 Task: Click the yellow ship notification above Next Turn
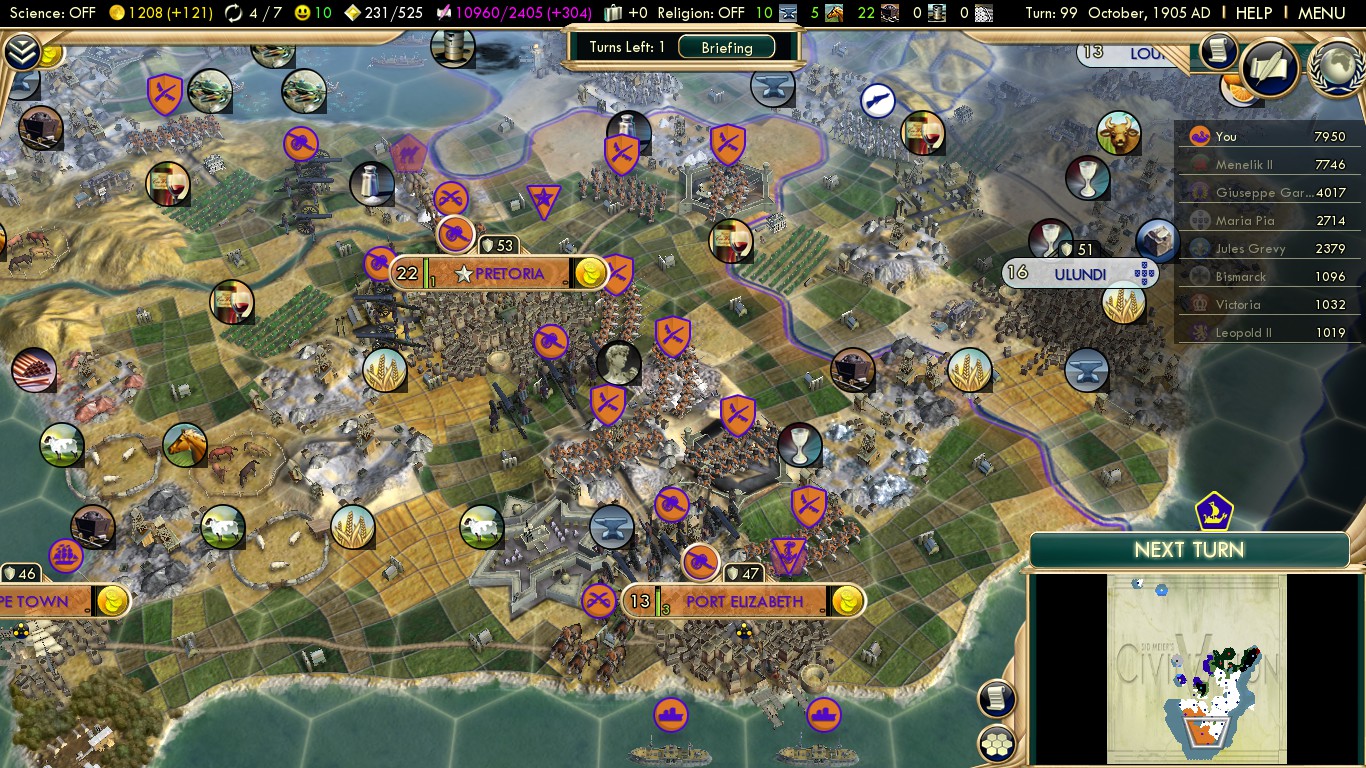click(1214, 512)
